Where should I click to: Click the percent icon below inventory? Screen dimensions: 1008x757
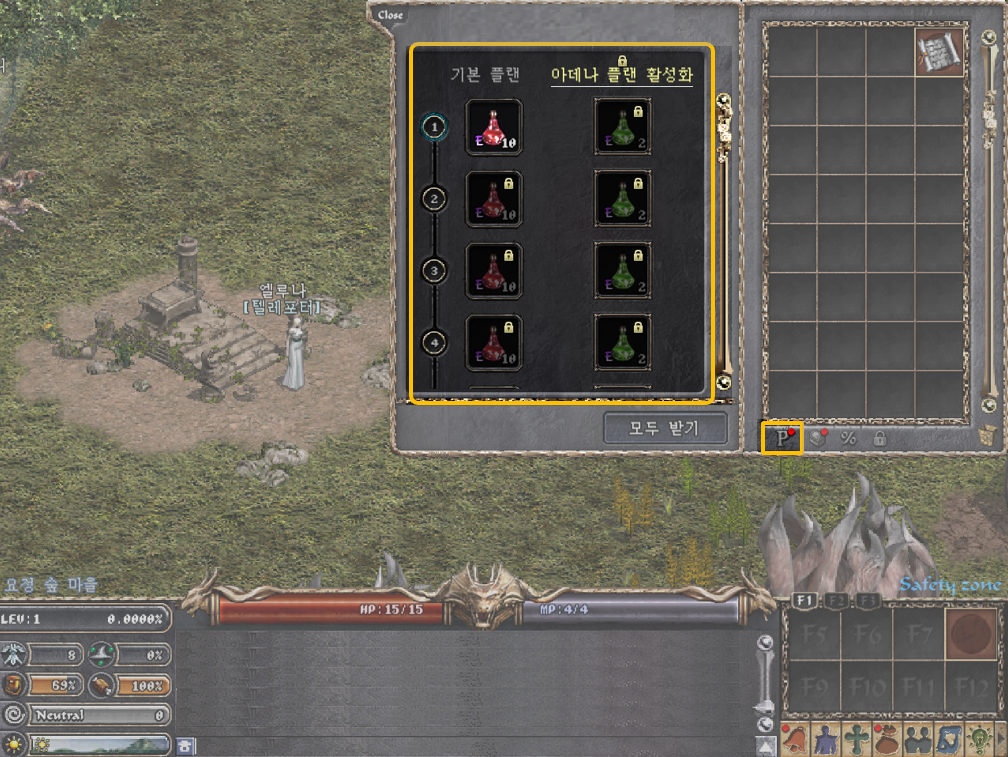[x=848, y=438]
